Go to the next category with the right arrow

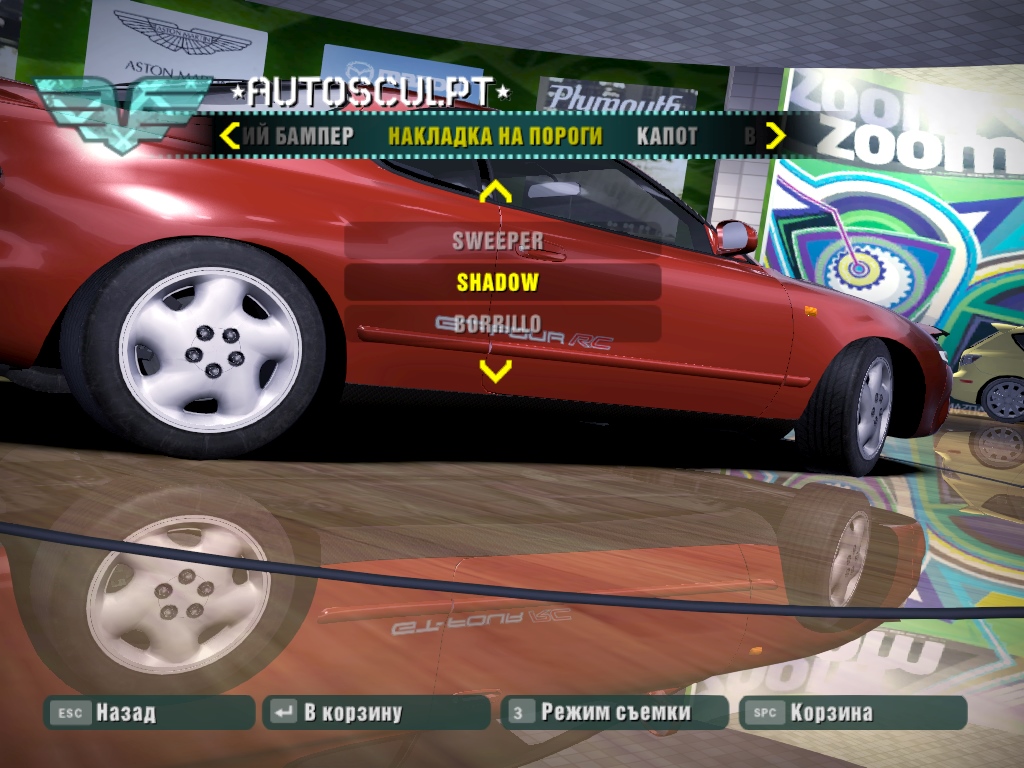(x=775, y=135)
